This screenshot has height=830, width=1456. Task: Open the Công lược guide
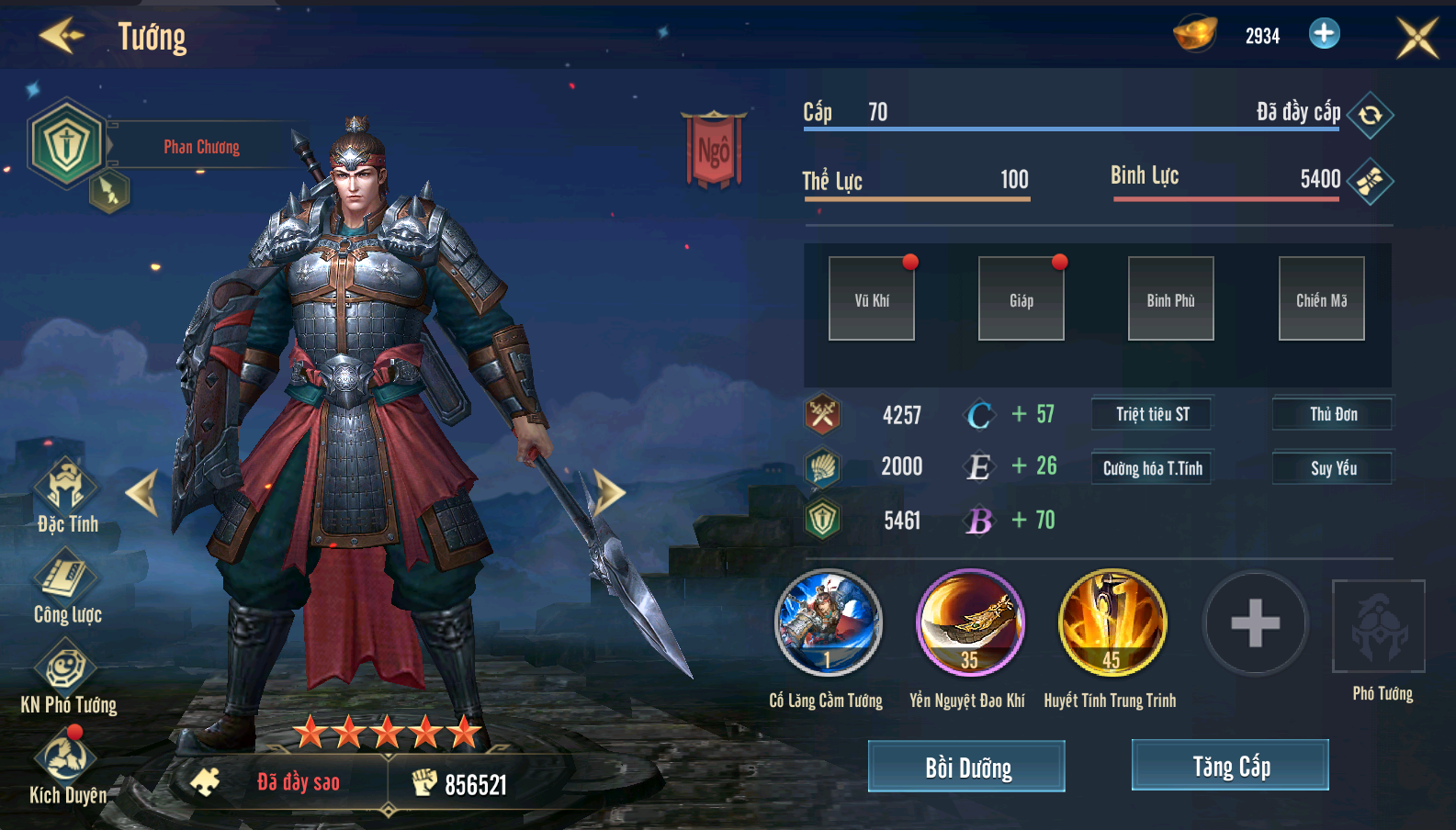[x=66, y=581]
